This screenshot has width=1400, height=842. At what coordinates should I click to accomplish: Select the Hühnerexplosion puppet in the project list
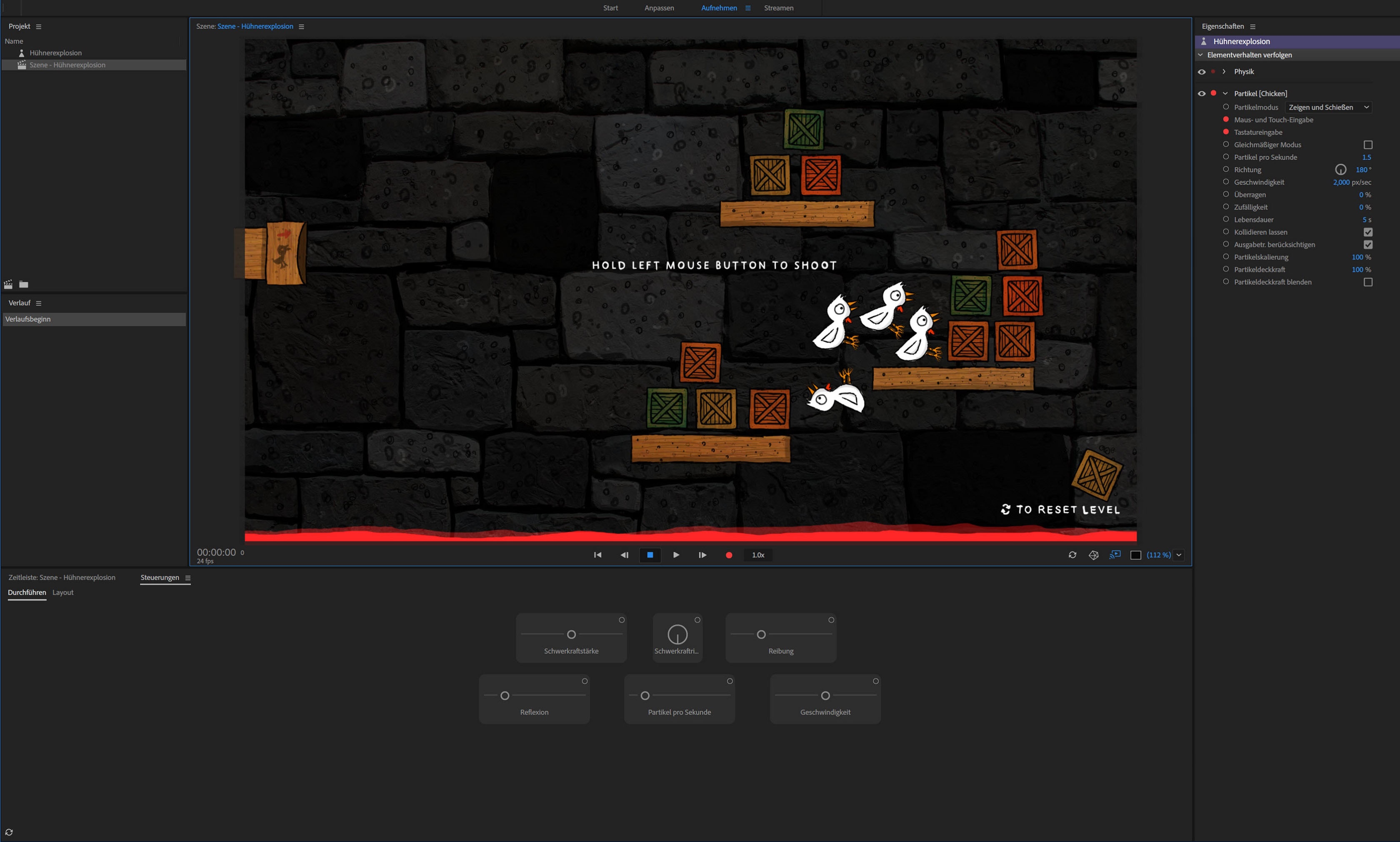coord(55,53)
